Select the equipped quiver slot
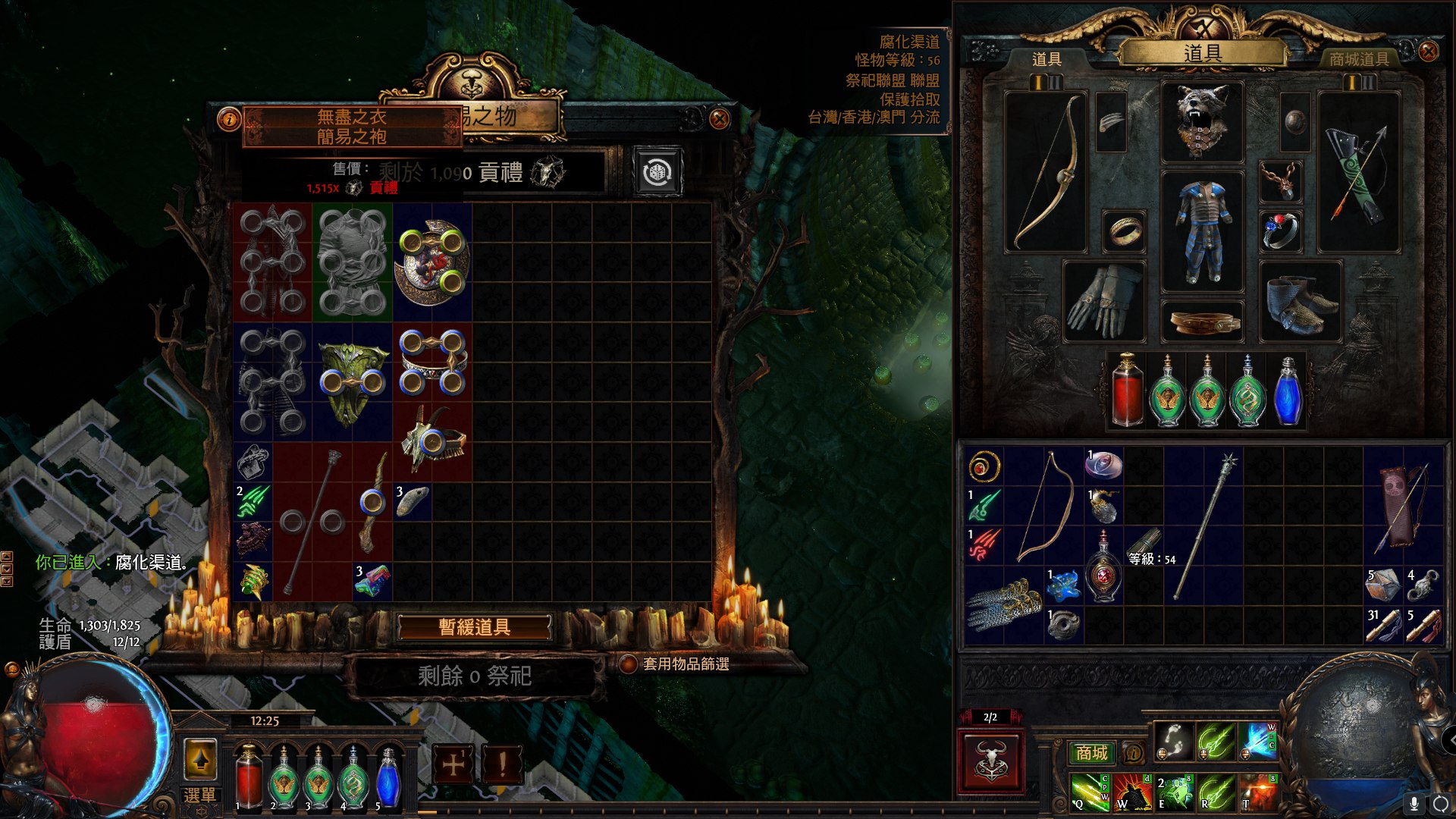The width and height of the screenshot is (1456, 819). pyautogui.click(x=1359, y=172)
